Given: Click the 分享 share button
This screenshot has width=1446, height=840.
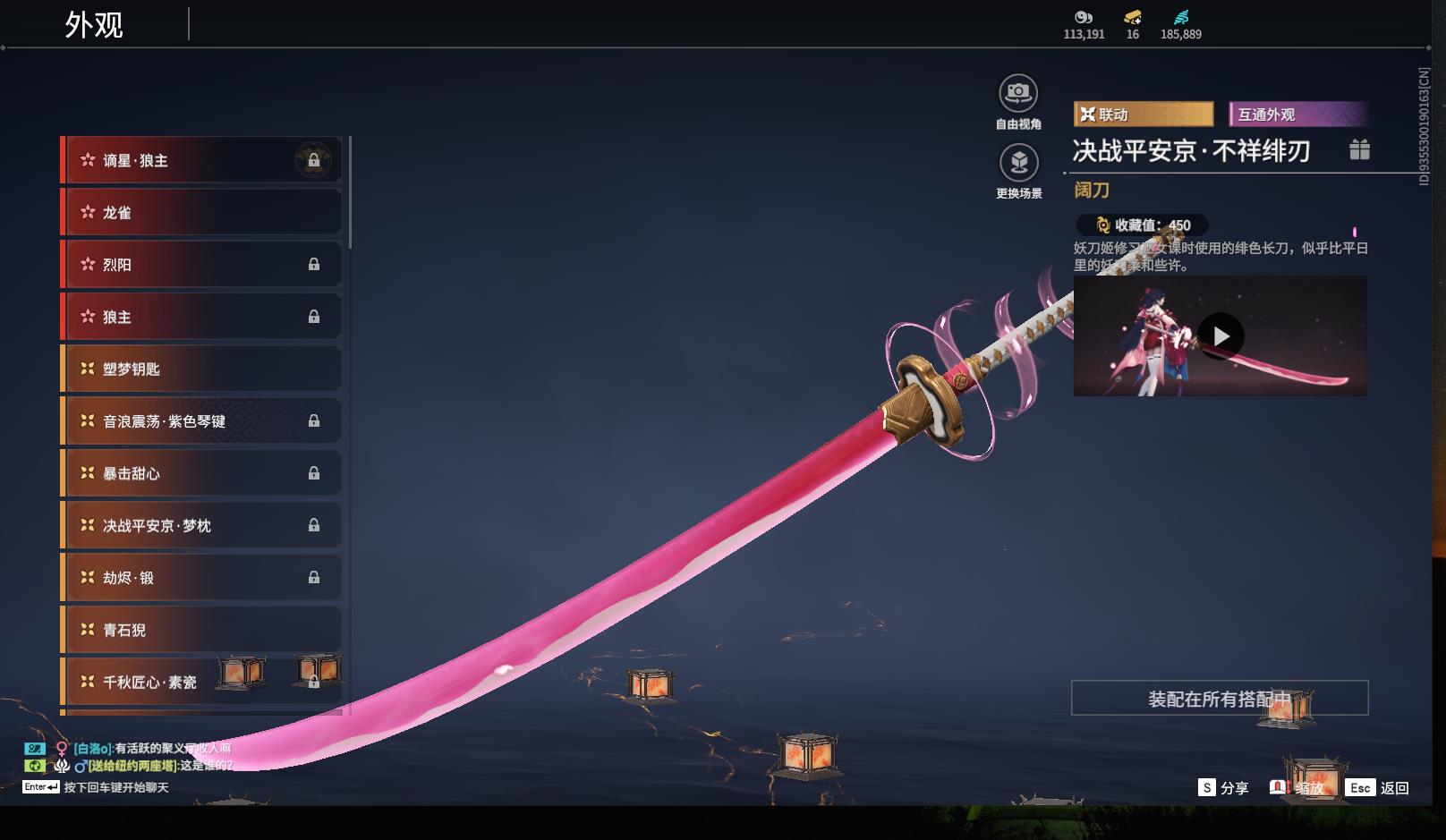Looking at the screenshot, I should point(1223,788).
